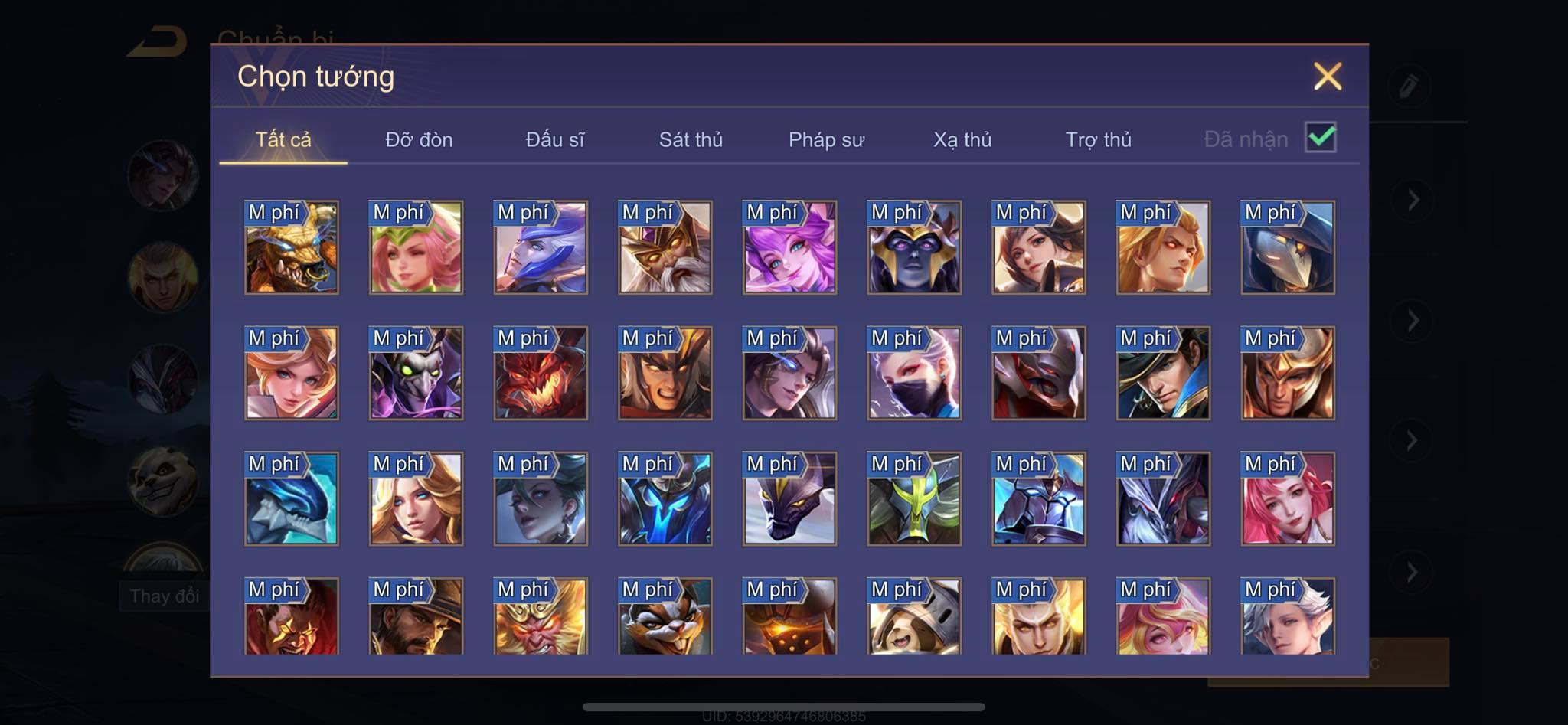Select the Tất cả tab

coord(283,140)
